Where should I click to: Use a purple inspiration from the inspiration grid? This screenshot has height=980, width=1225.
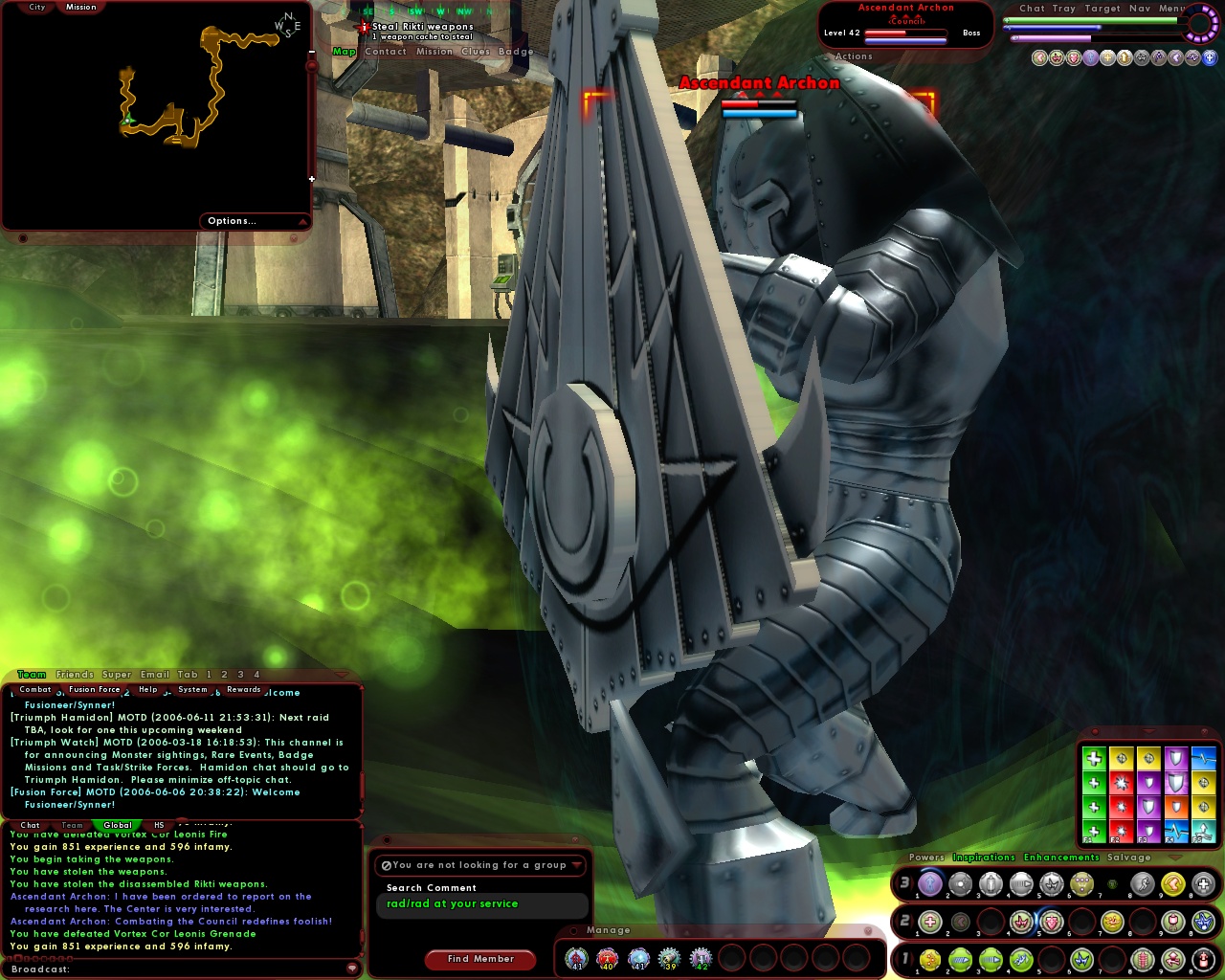pos(1148,784)
